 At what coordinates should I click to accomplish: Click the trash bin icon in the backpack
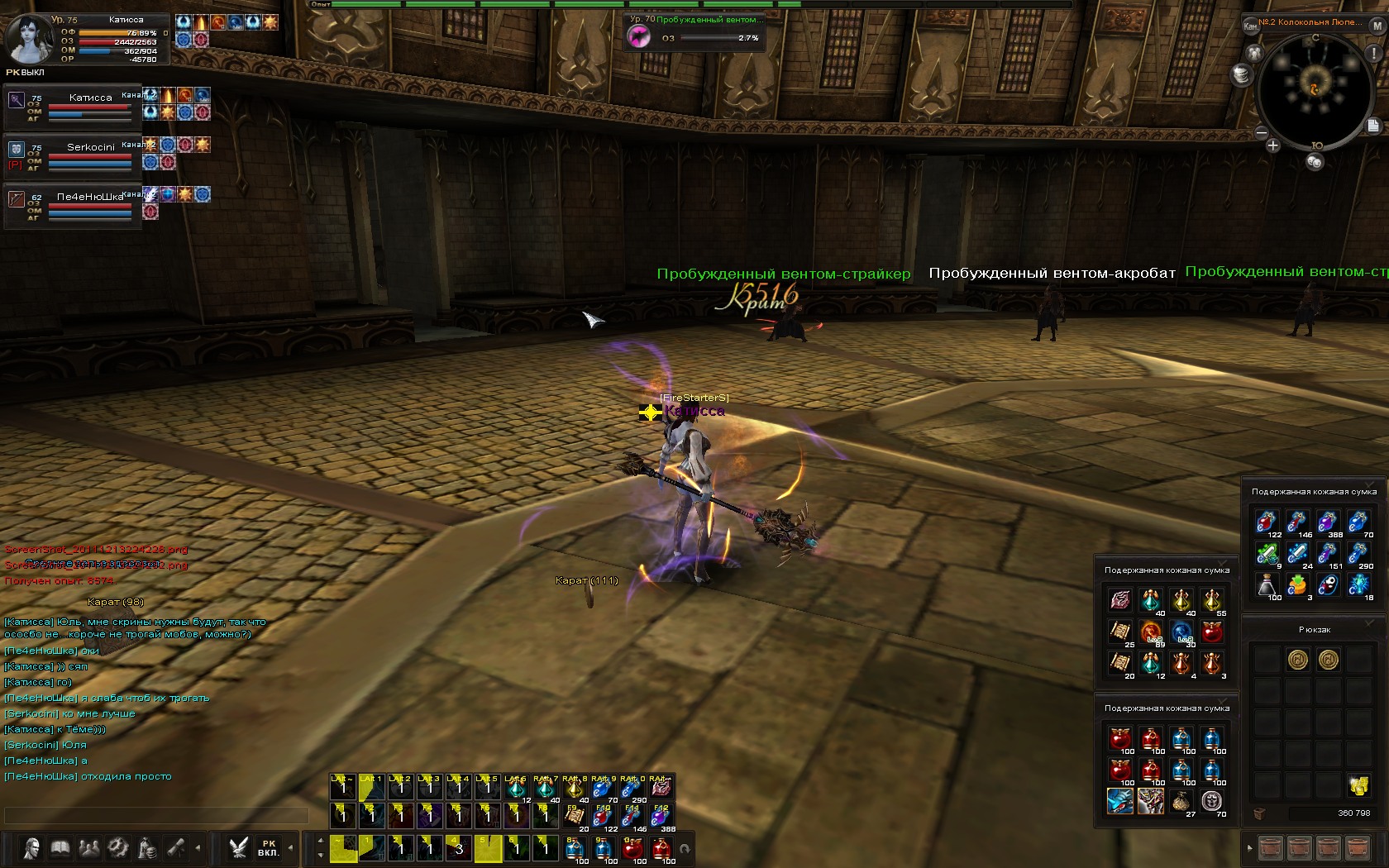tap(1259, 813)
